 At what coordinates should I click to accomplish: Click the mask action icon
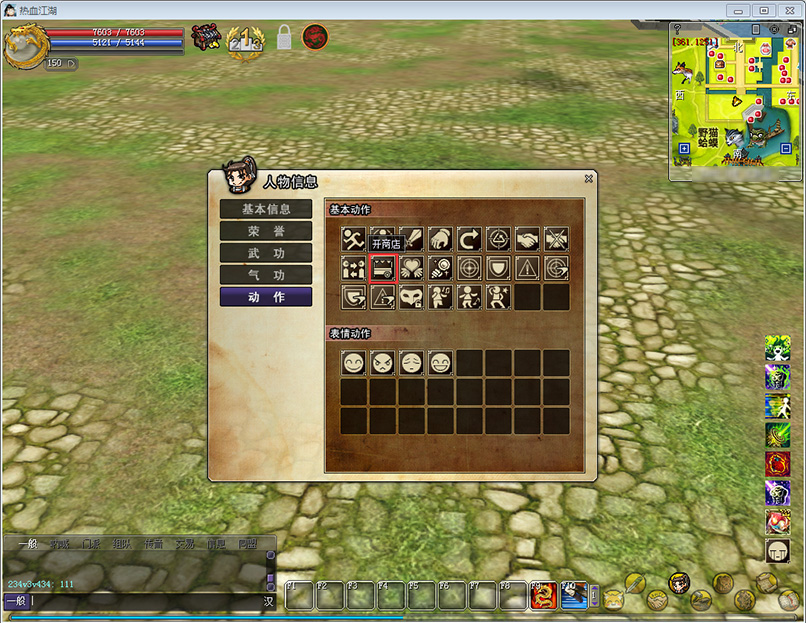point(411,297)
